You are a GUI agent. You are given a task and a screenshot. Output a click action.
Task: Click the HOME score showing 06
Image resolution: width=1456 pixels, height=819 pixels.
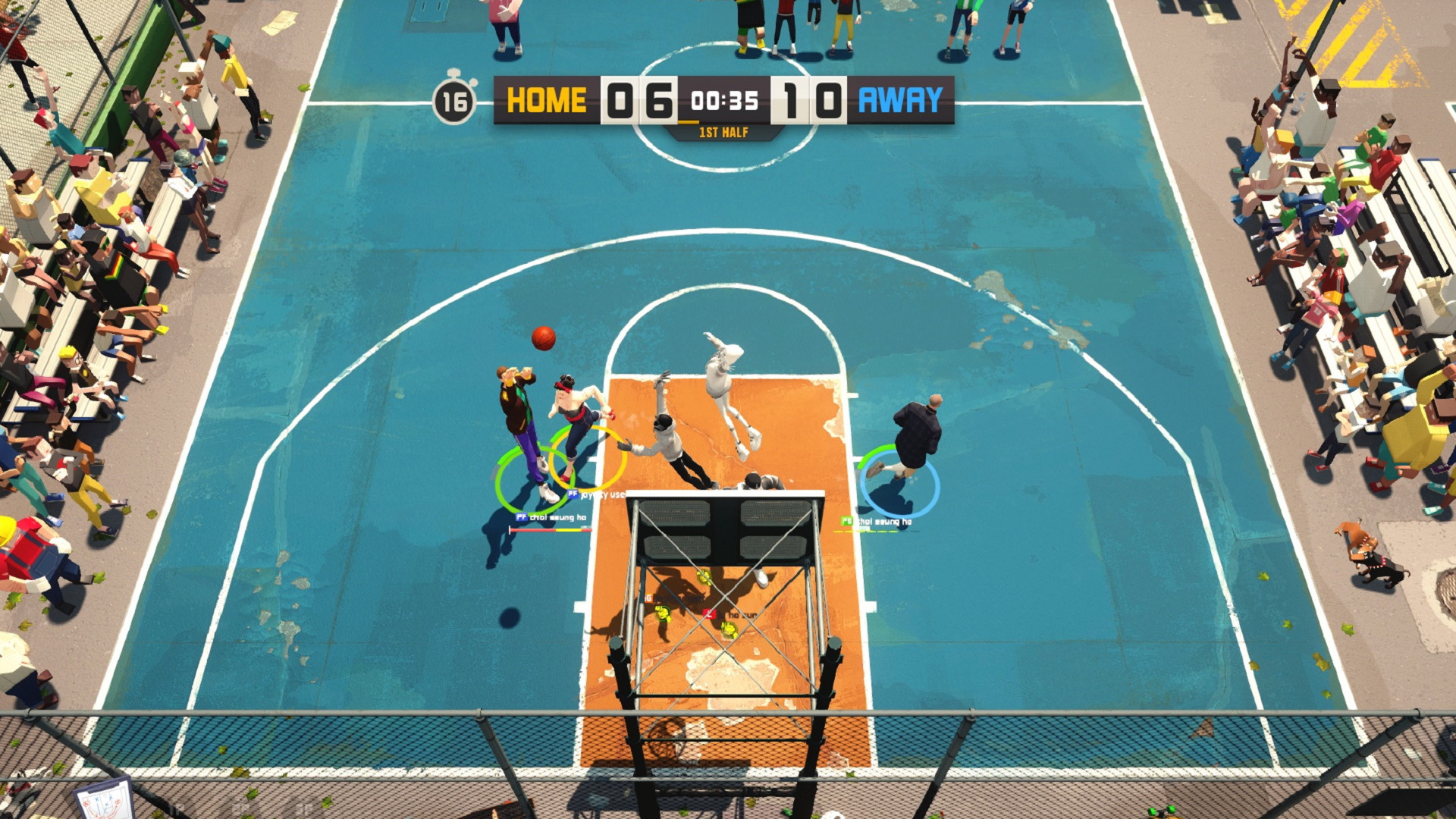tap(639, 99)
